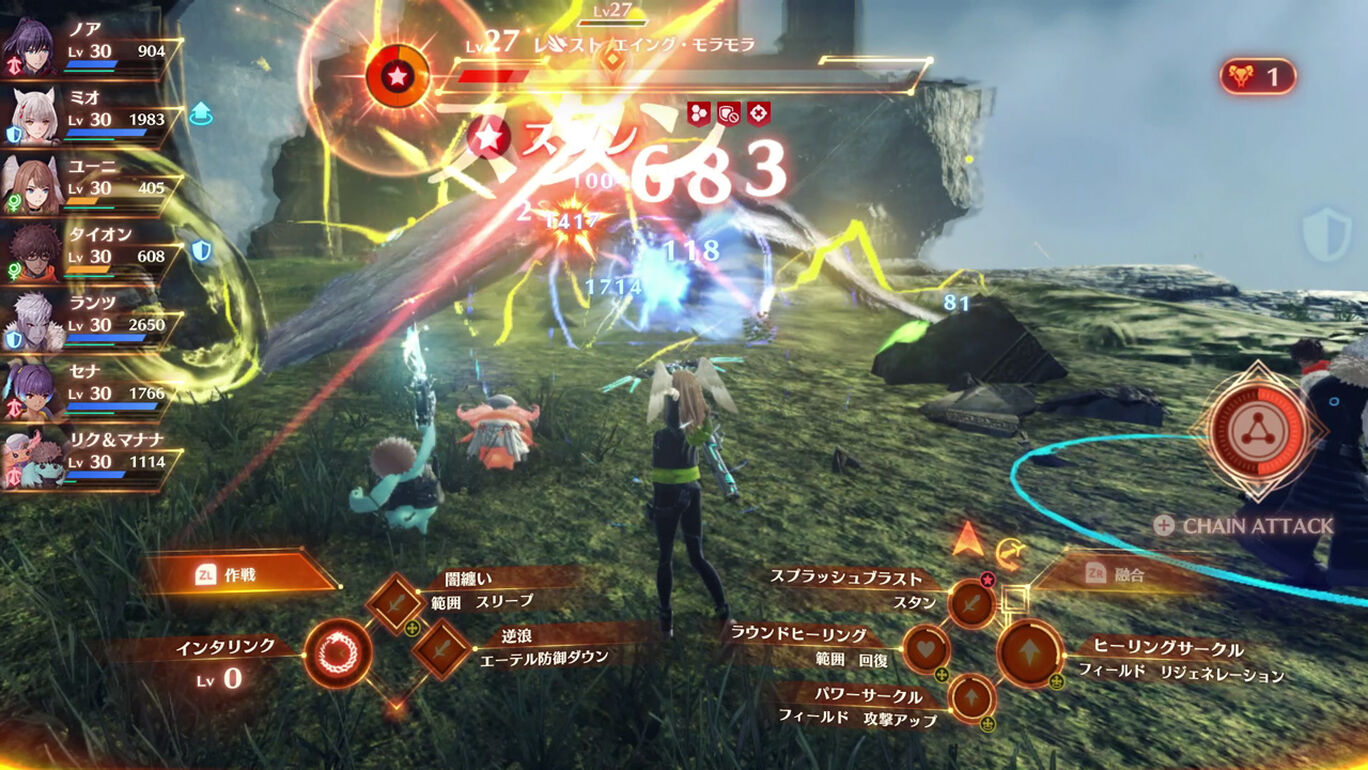
Task: Click the target-lock debuff icon on the enemy
Action: pyautogui.click(x=761, y=115)
